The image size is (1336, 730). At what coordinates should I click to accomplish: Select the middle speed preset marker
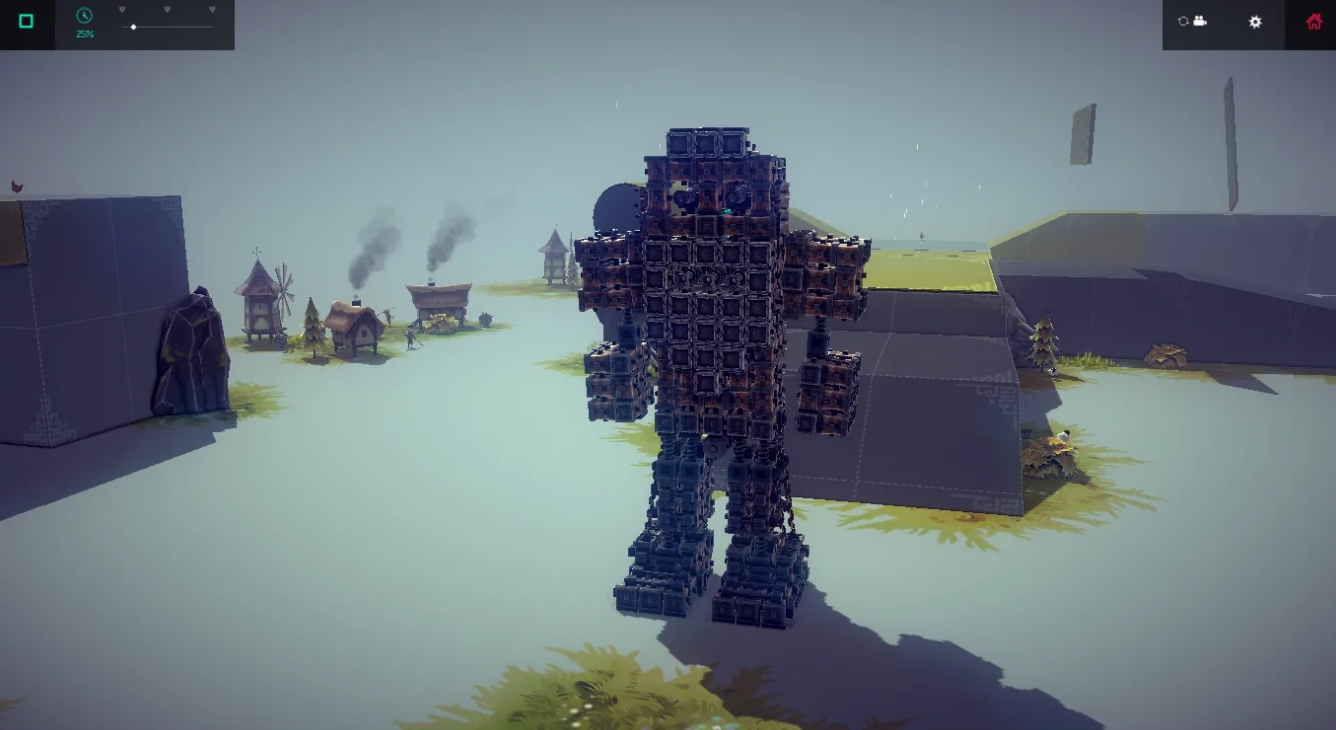[x=167, y=8]
